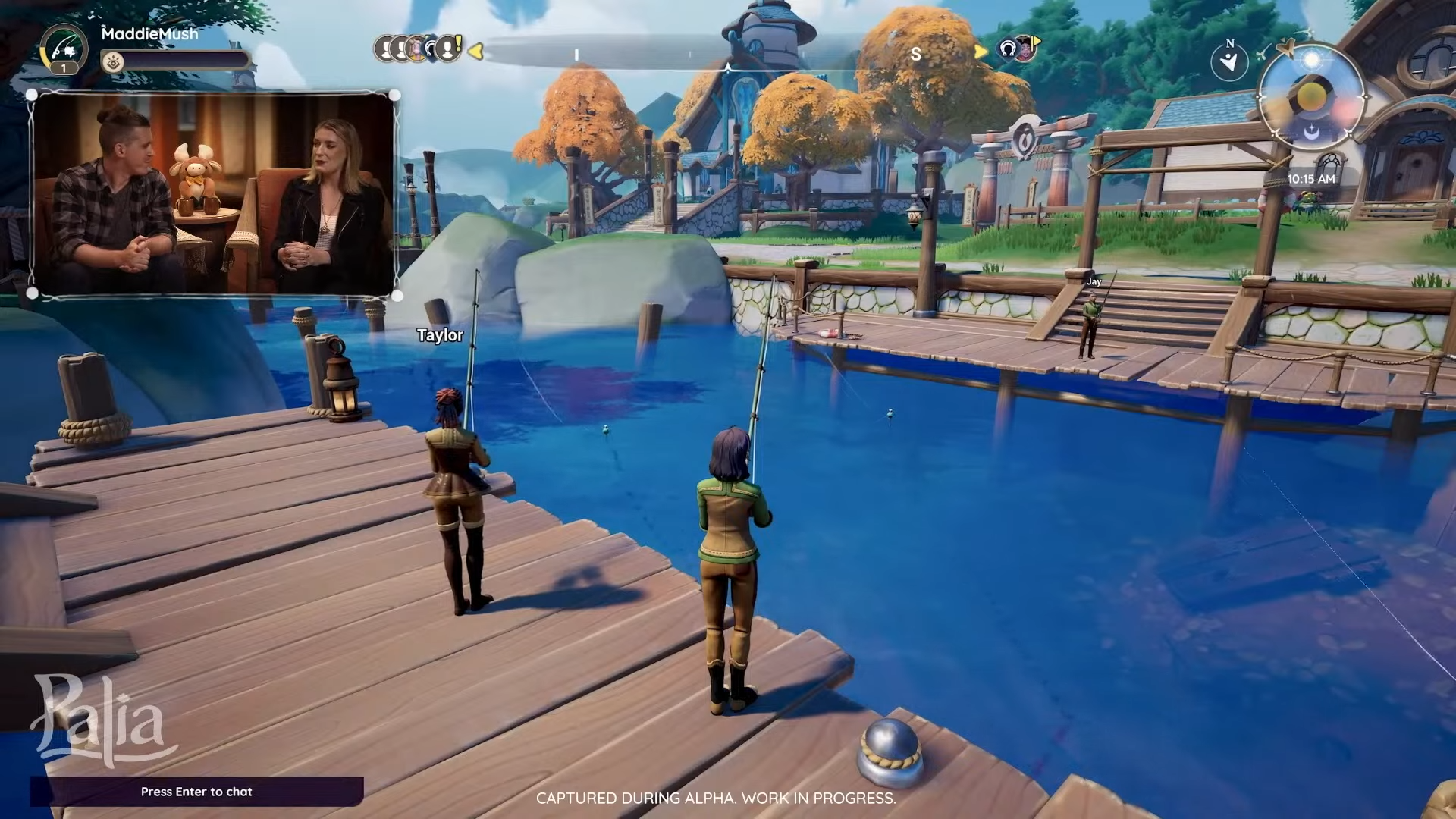
Task: Open the north-facing compass indicator
Action: [x=1229, y=60]
